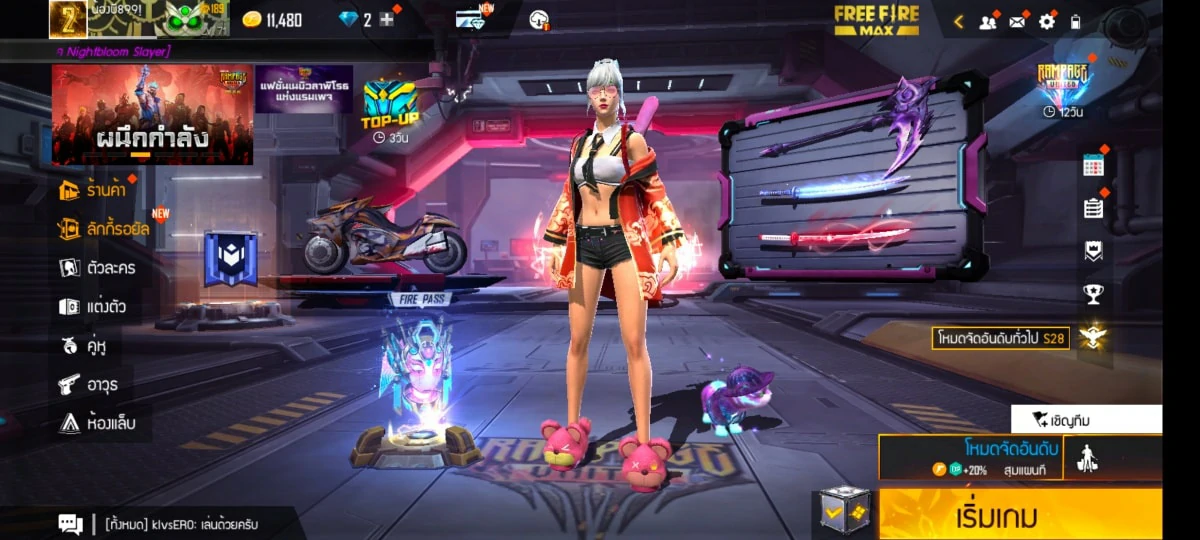Open the settings gear icon

[1047, 21]
